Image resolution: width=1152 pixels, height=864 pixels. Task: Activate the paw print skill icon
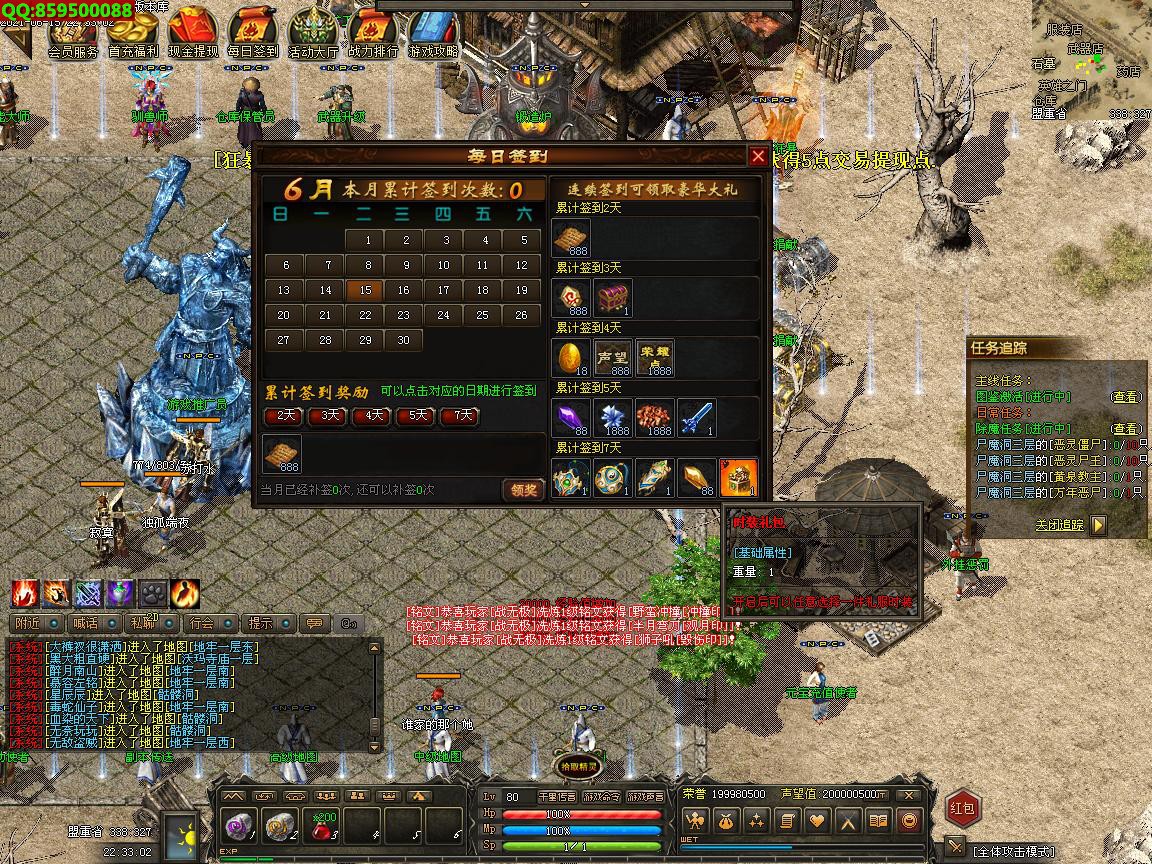(x=153, y=593)
